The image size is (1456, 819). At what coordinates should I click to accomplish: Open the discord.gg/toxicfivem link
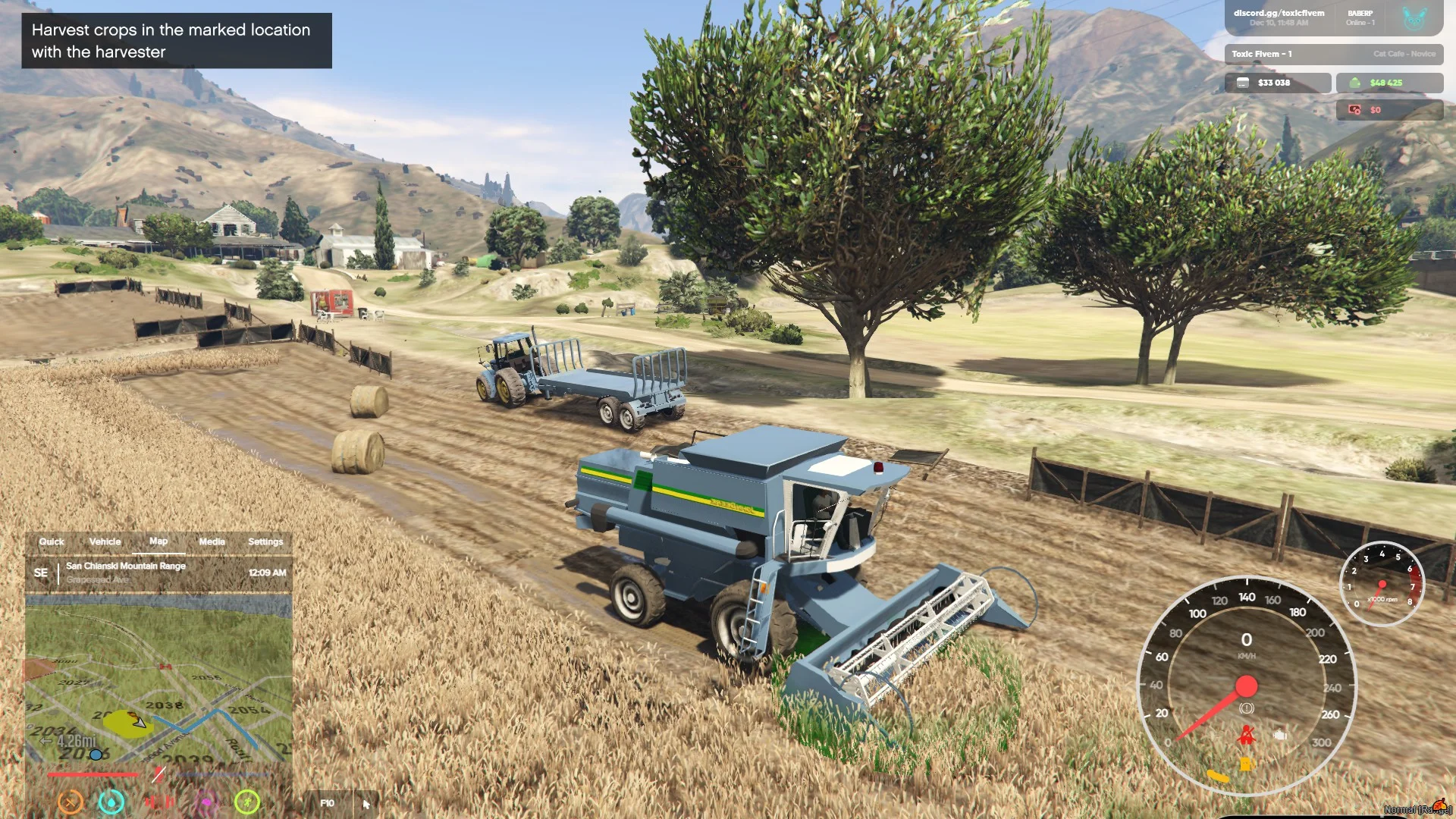(x=1279, y=13)
